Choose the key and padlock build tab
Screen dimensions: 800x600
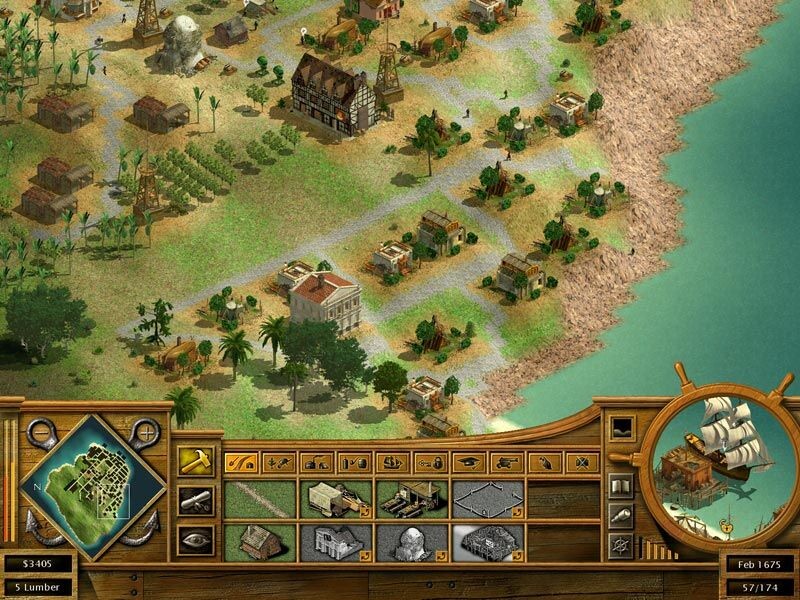pyautogui.click(x=430, y=462)
